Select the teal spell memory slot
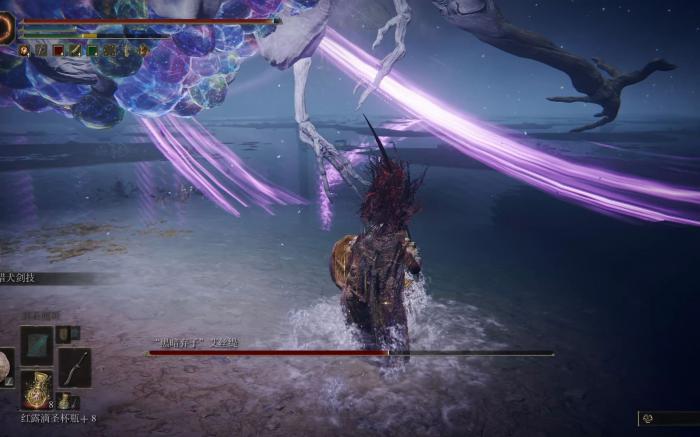The width and height of the screenshot is (700, 437). [37, 344]
